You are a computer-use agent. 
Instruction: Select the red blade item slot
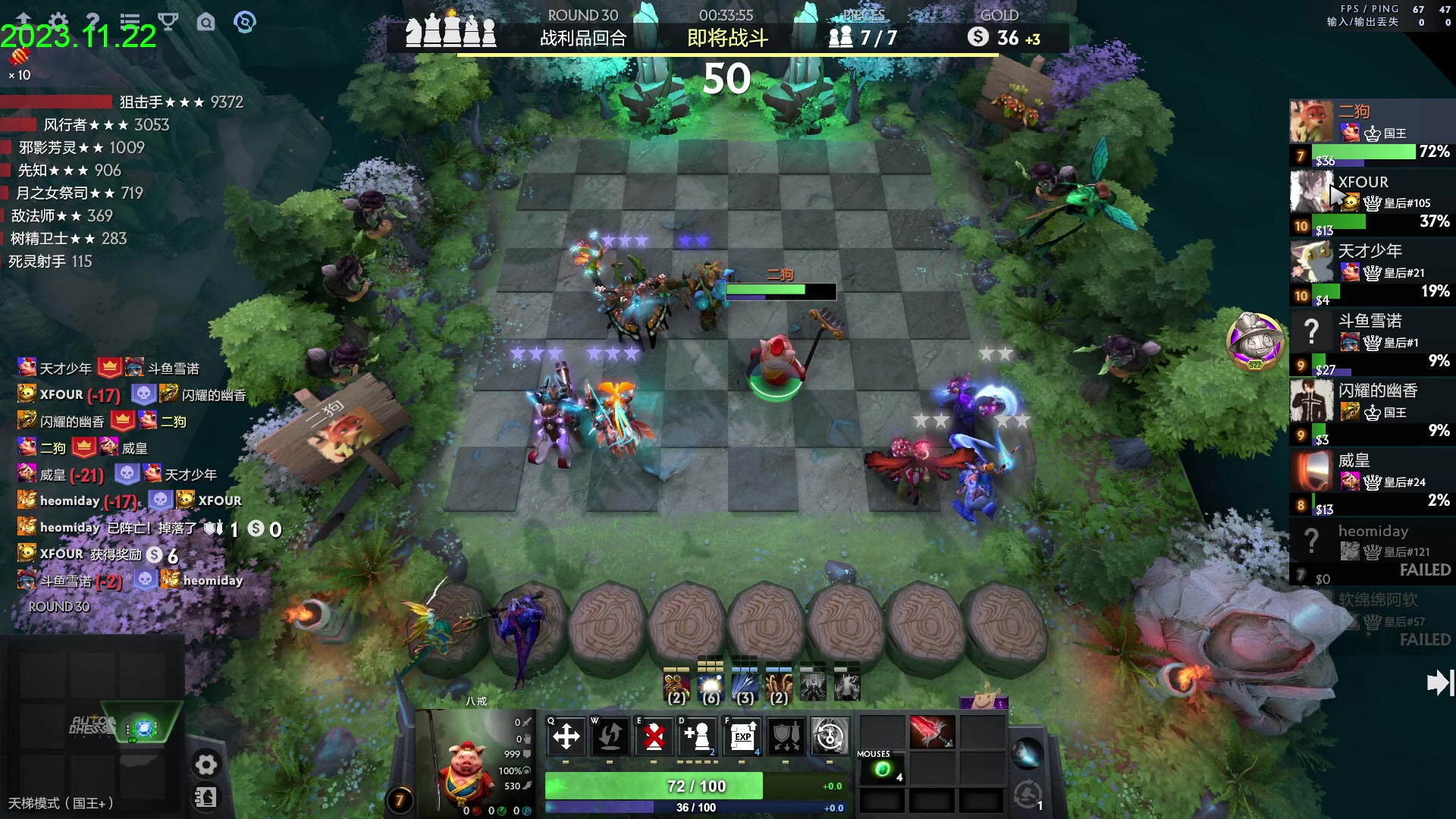[931, 733]
